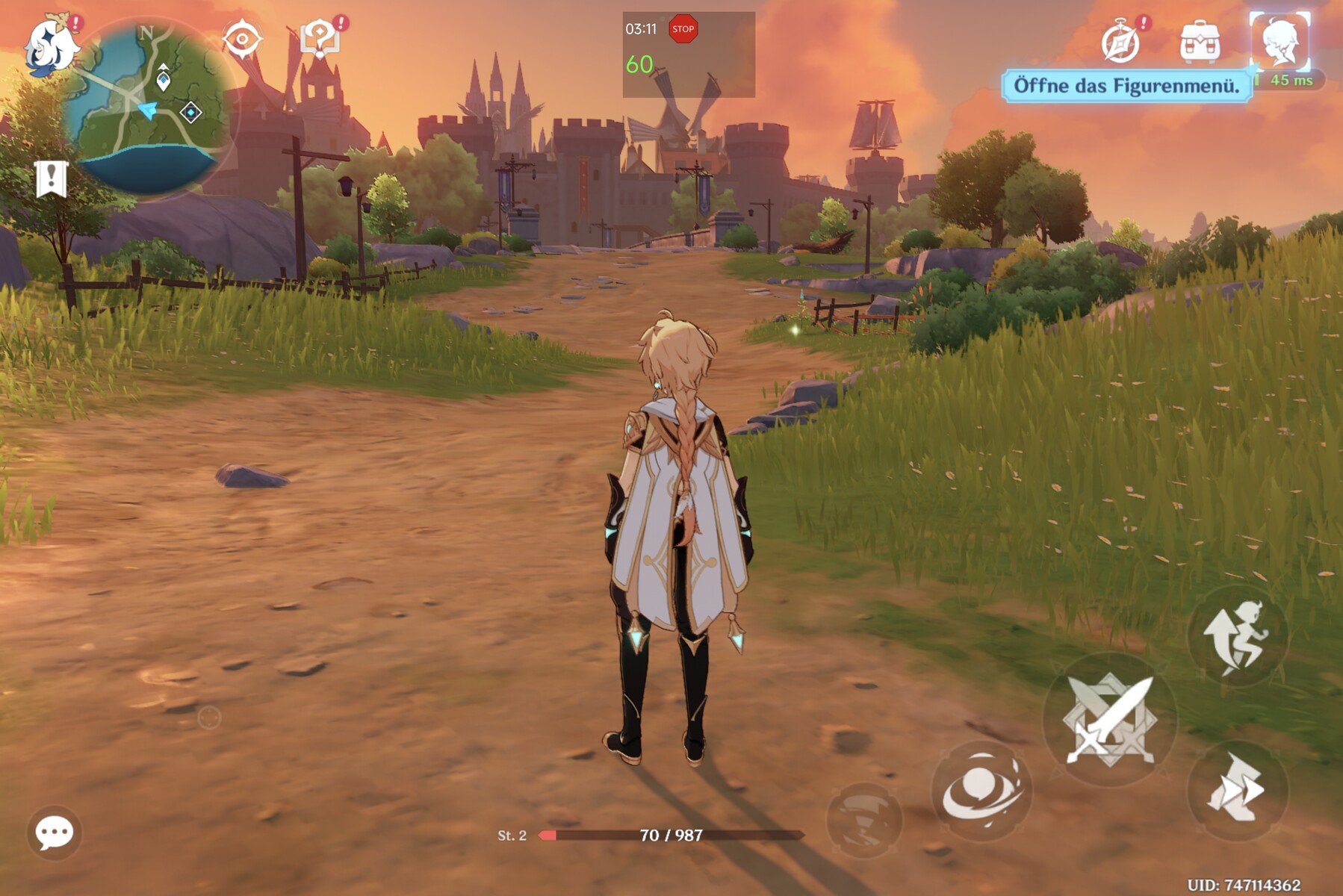1343x896 pixels.
Task: Trigger the dimmed elemental burst button
Action: [864, 819]
